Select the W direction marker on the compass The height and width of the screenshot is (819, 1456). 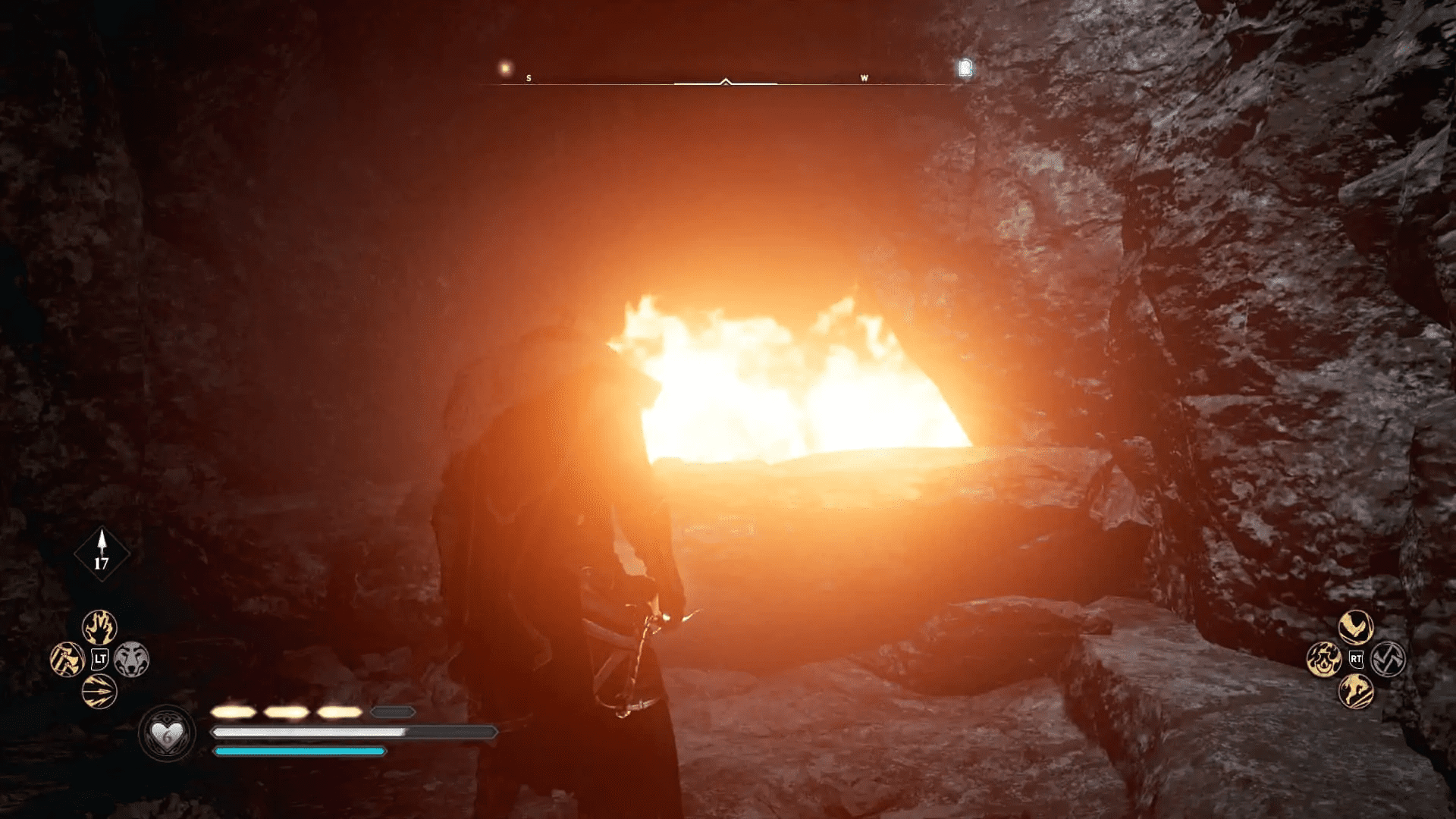coord(864,77)
